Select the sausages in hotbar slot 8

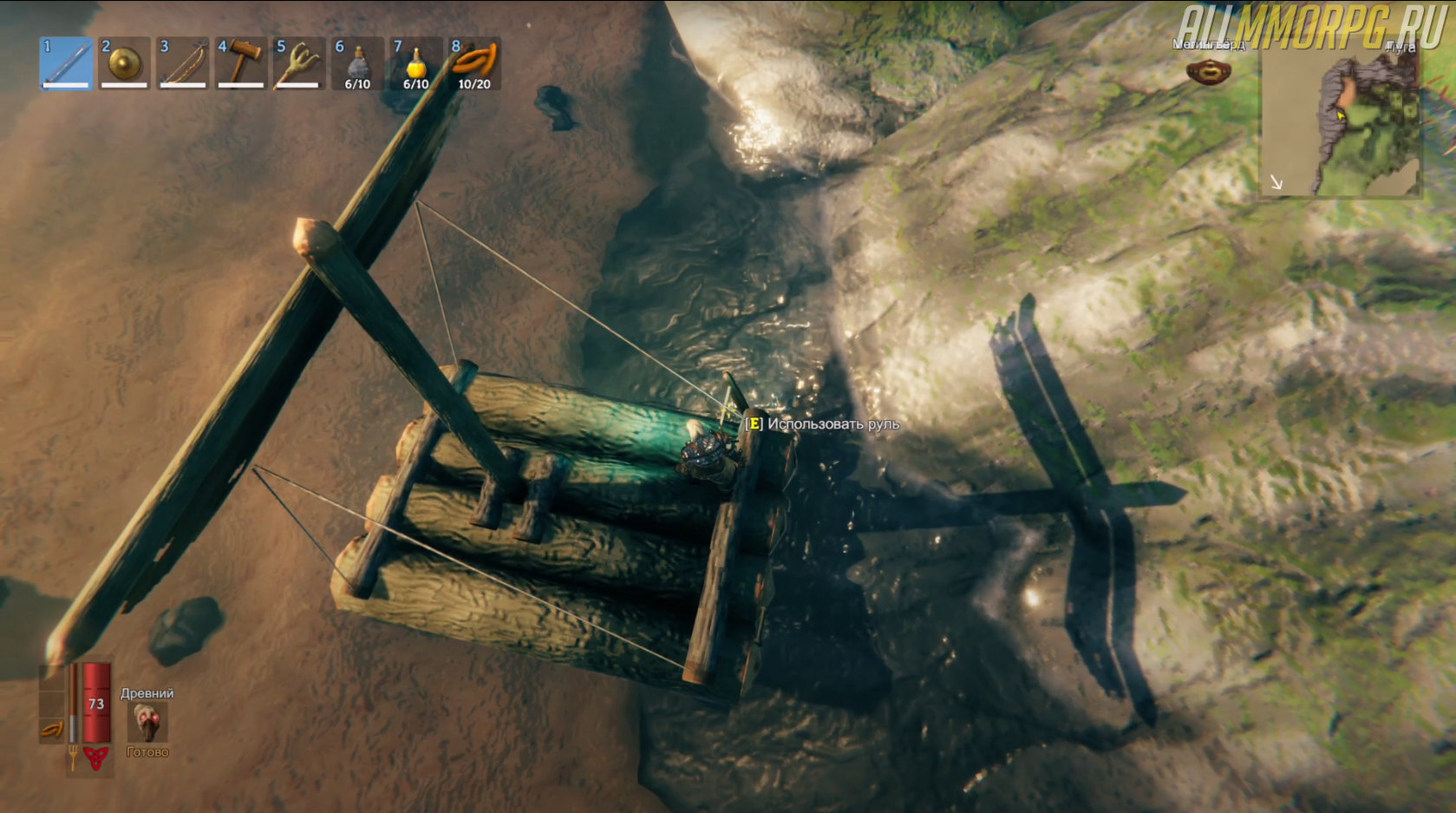(474, 63)
